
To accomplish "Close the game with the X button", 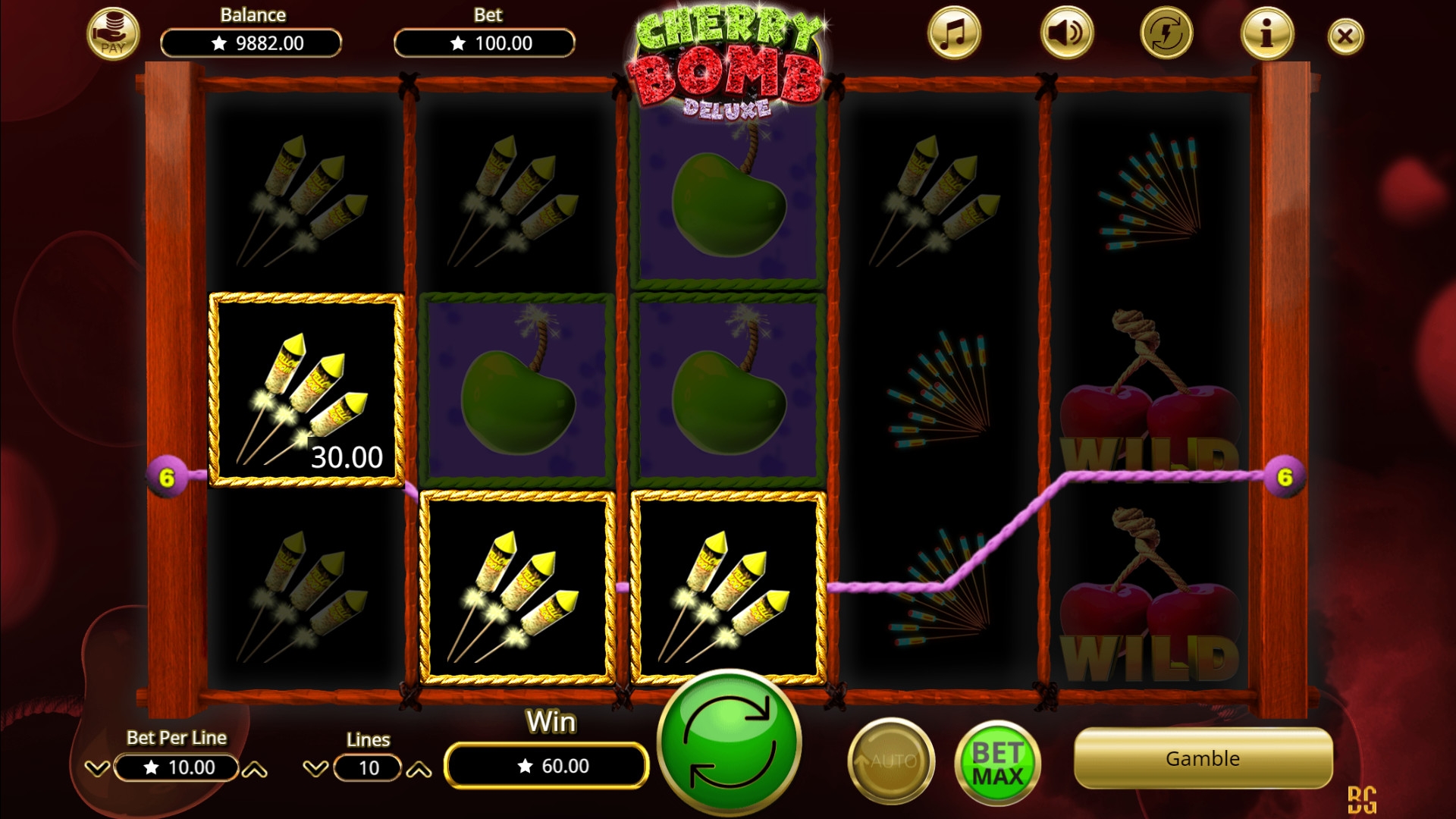I will (1345, 36).
